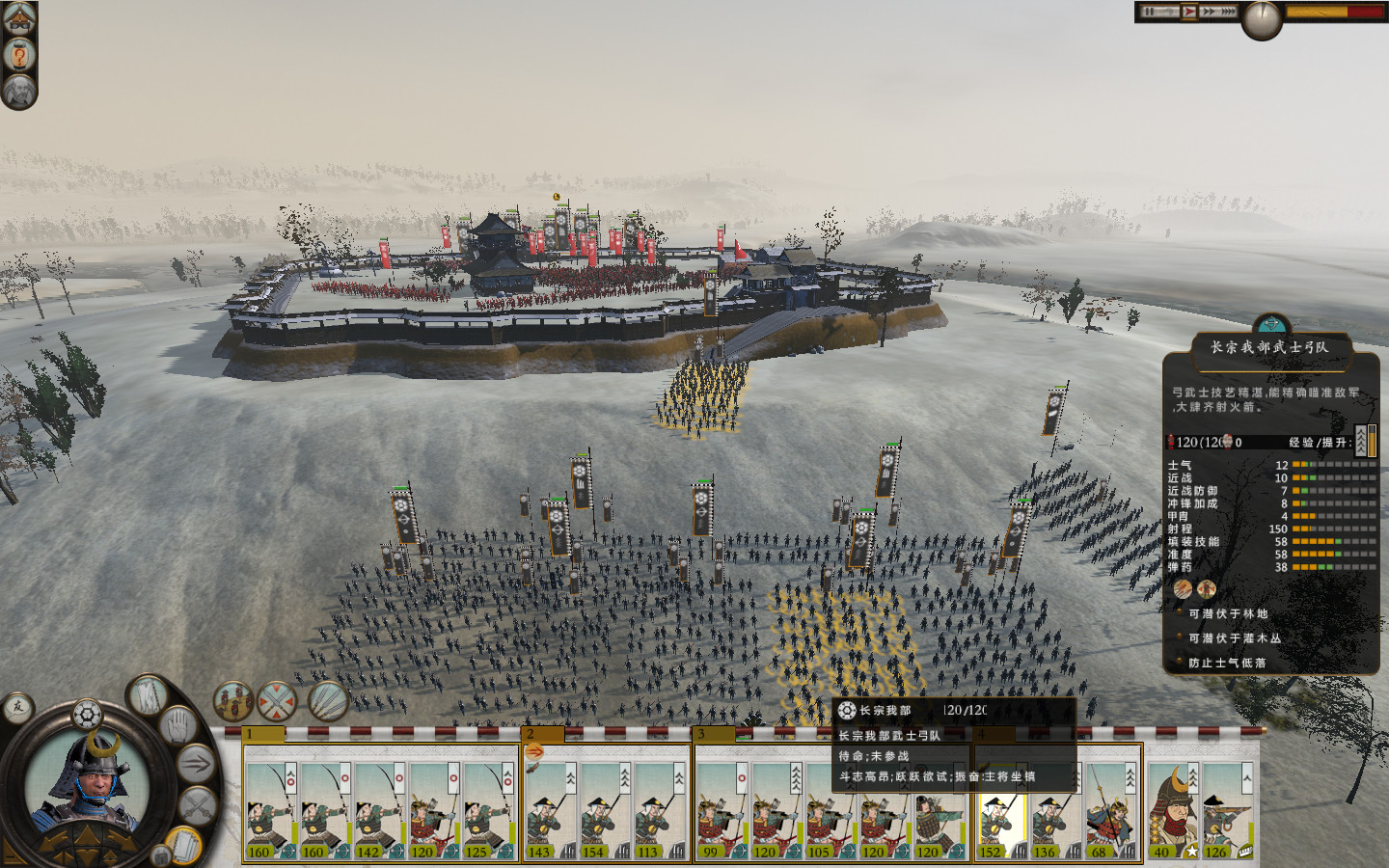The height and width of the screenshot is (868, 1389).
Task: Set battle speed to normal play
Action: [1189, 12]
